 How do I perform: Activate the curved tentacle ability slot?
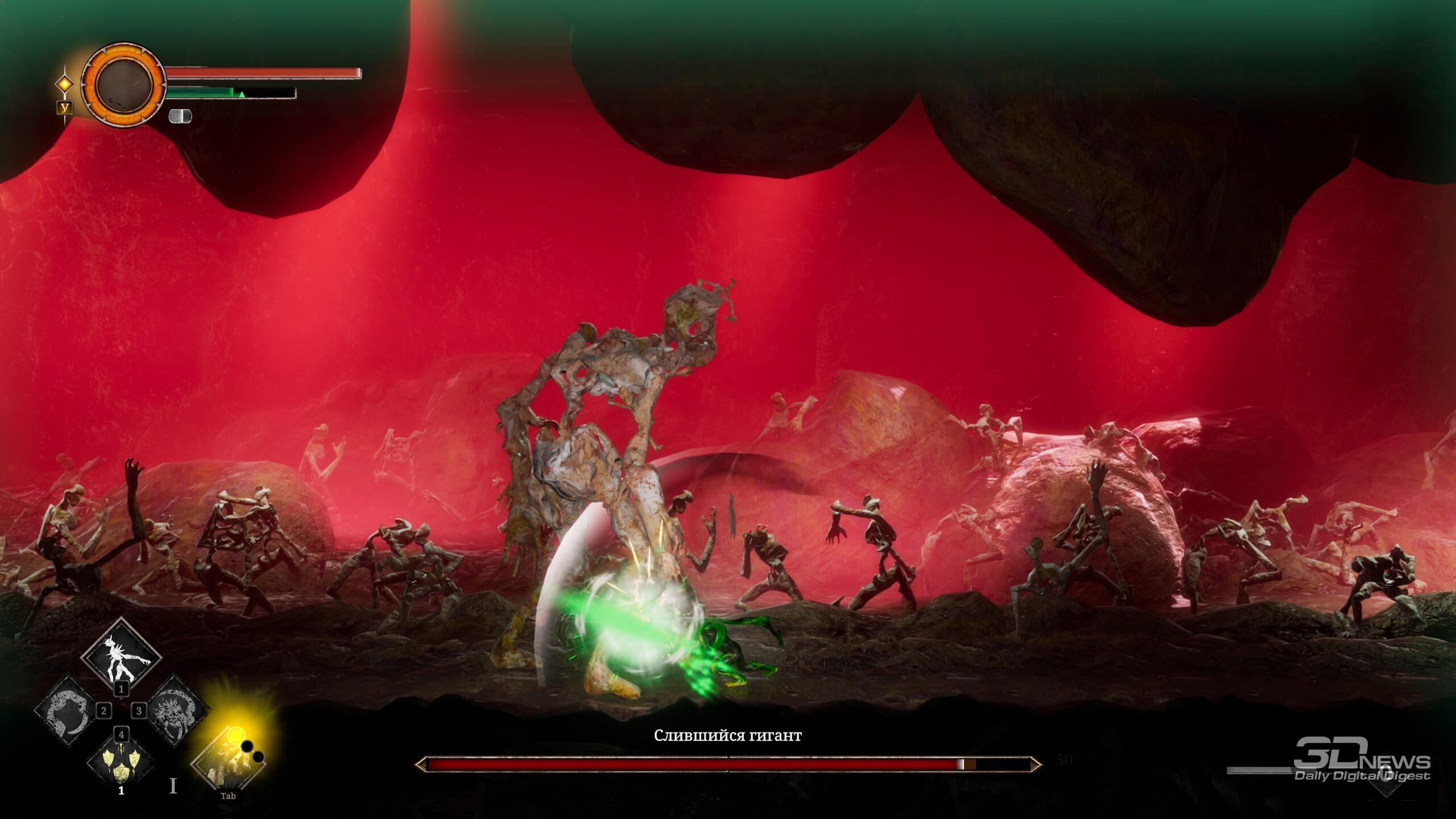66,712
